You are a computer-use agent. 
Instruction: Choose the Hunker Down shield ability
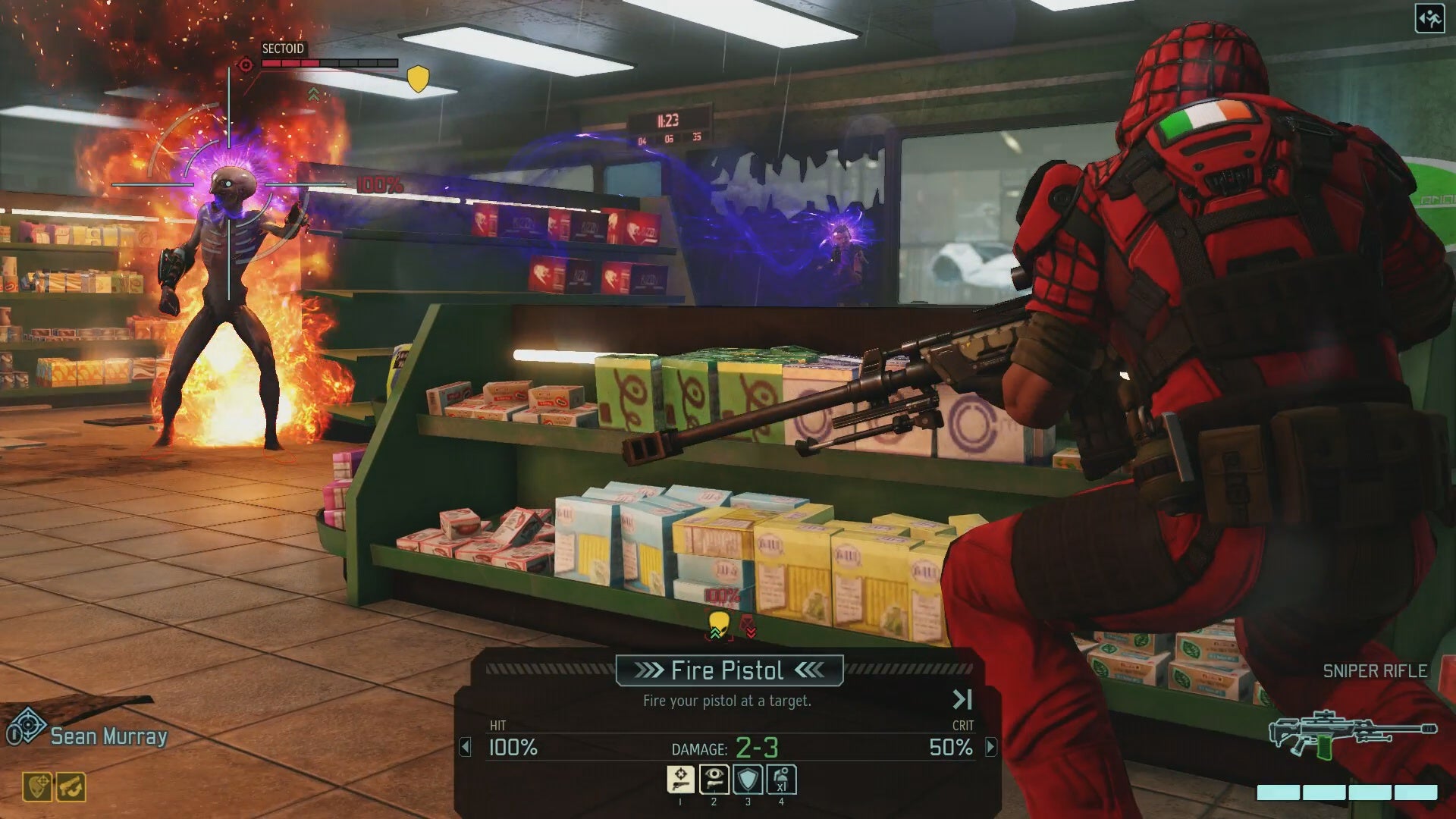(x=748, y=780)
